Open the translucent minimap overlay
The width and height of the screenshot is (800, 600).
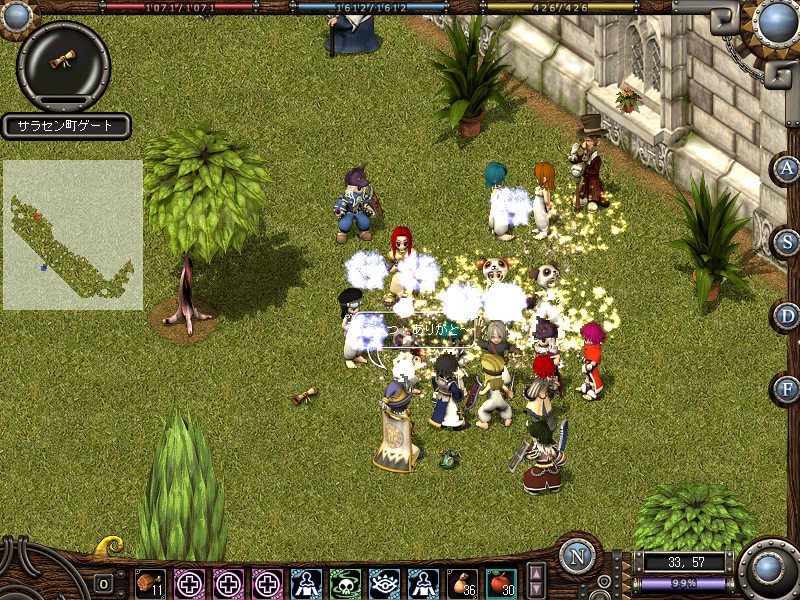[x=72, y=235]
